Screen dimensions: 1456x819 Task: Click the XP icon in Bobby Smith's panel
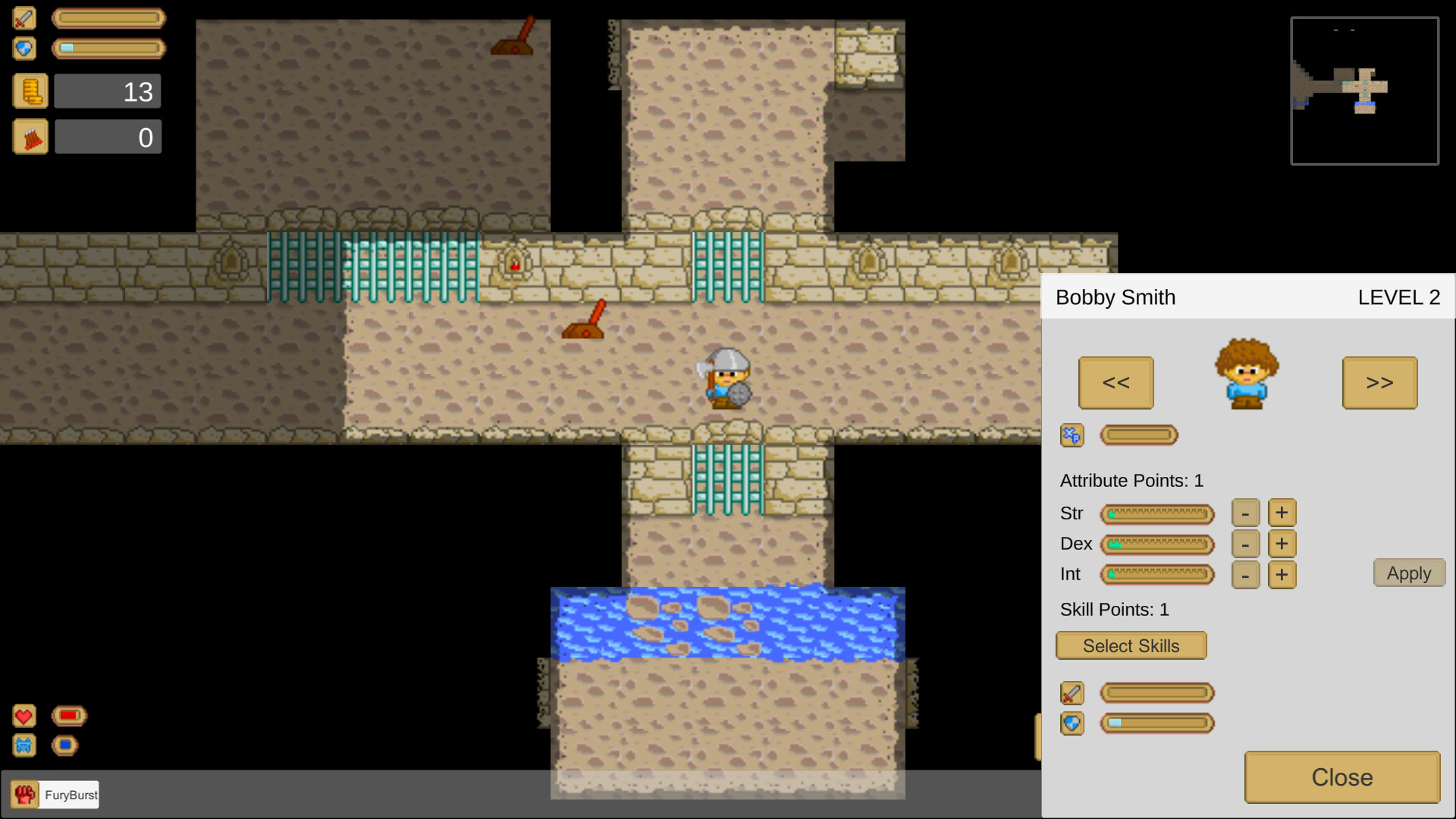1072,435
